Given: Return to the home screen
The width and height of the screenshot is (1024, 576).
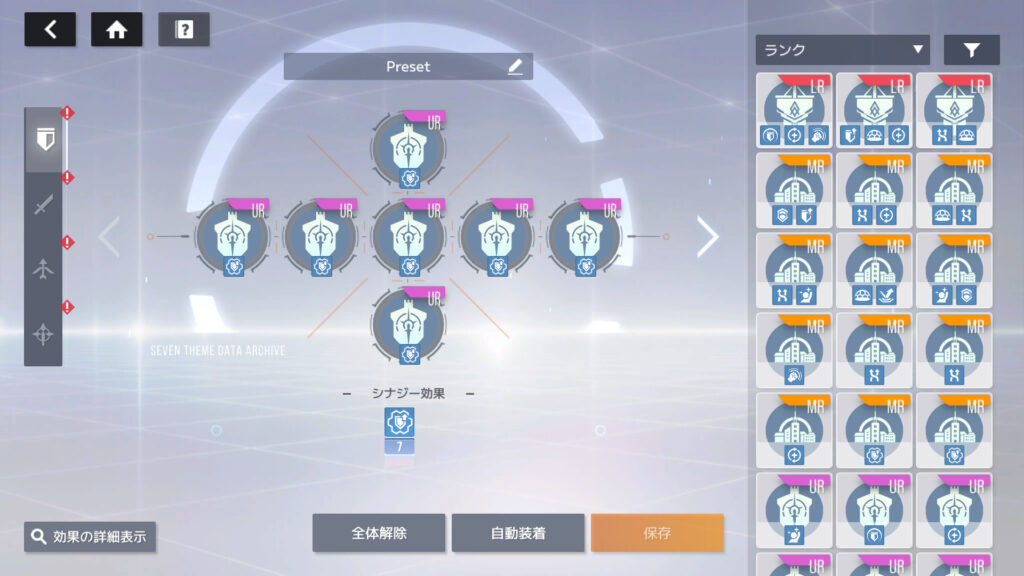Looking at the screenshot, I should pyautogui.click(x=116, y=29).
